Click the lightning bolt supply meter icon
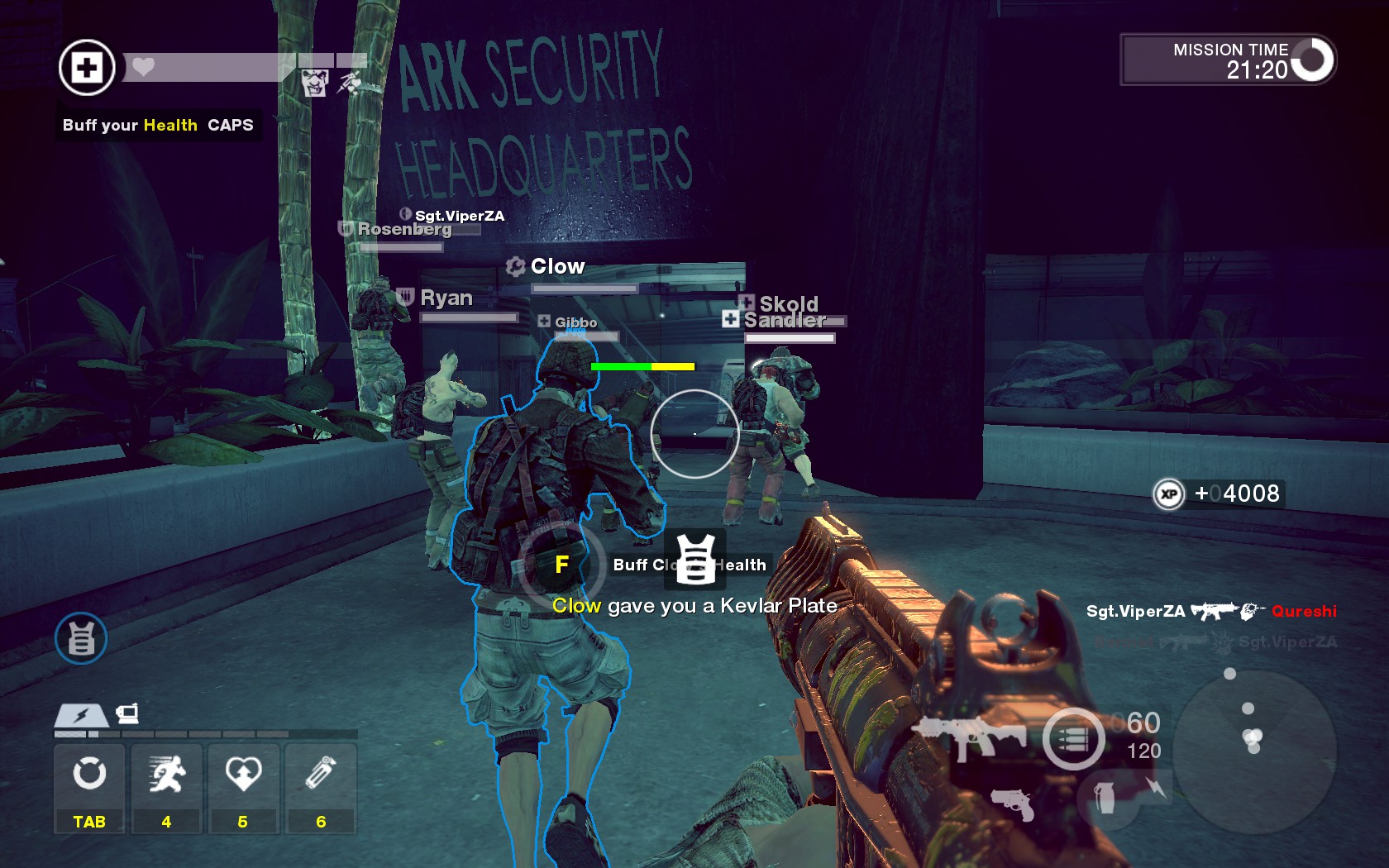 pyautogui.click(x=81, y=715)
